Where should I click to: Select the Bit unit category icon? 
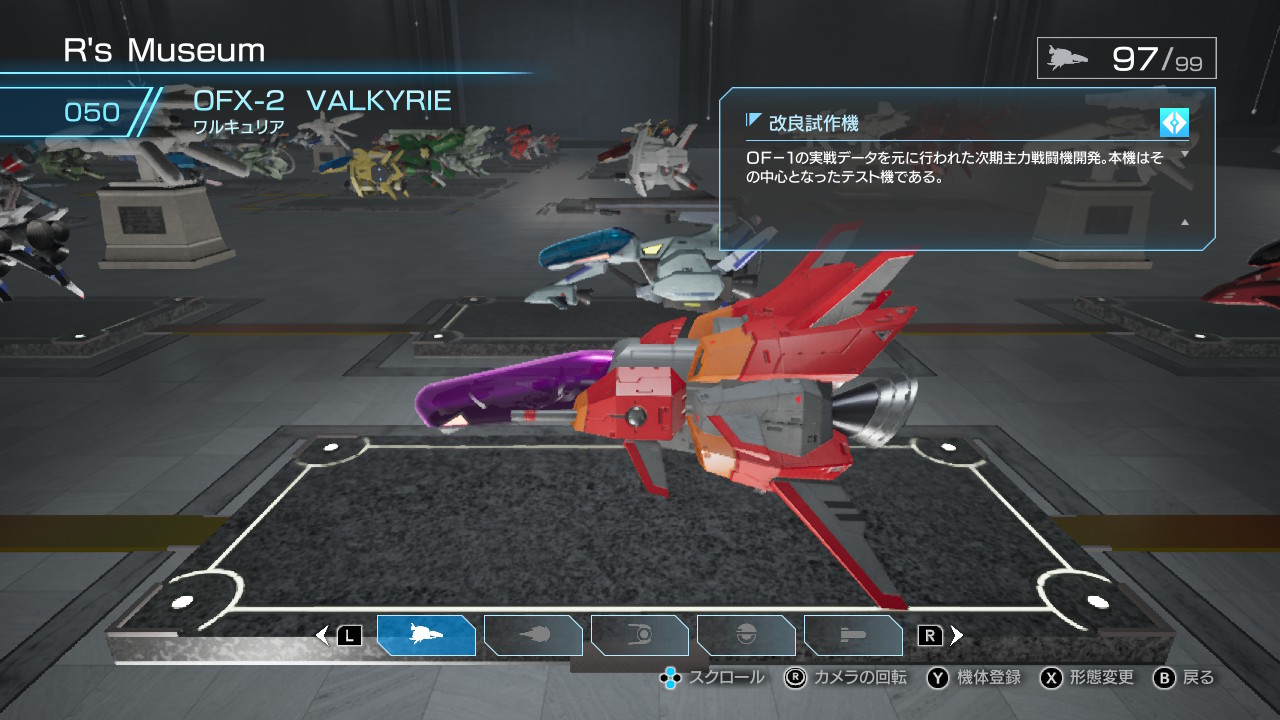(747, 633)
